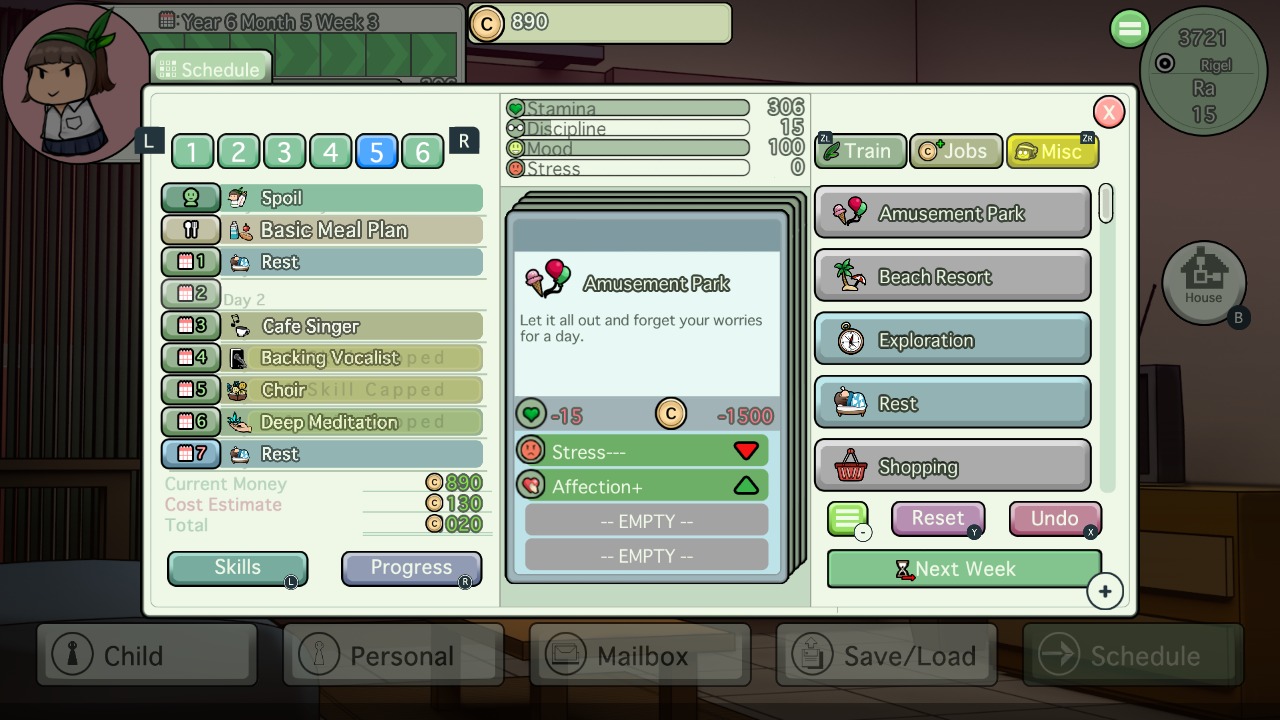
Task: Choose Rest from the activity list
Action: click(x=952, y=403)
